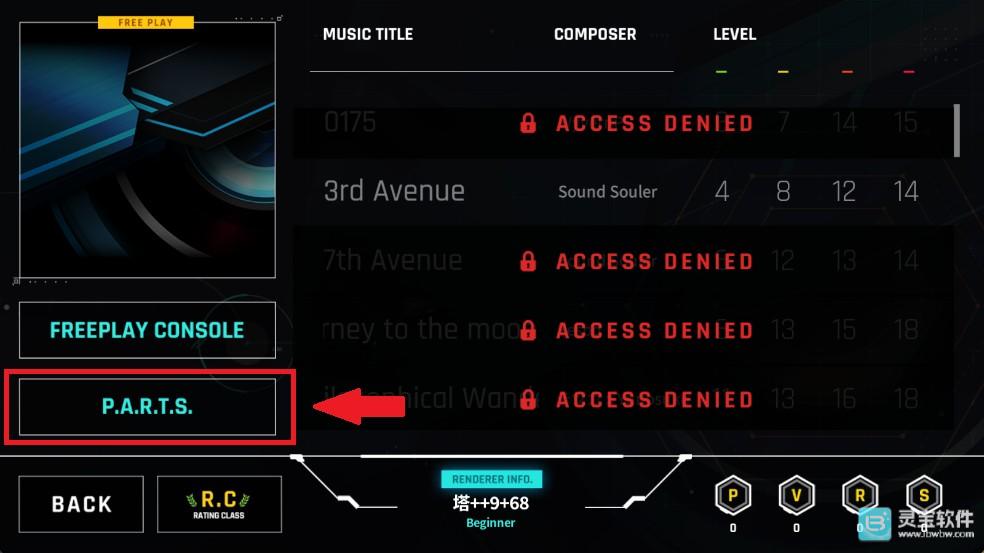
Task: Click the locked 7th Avenue song row
Action: [620, 261]
